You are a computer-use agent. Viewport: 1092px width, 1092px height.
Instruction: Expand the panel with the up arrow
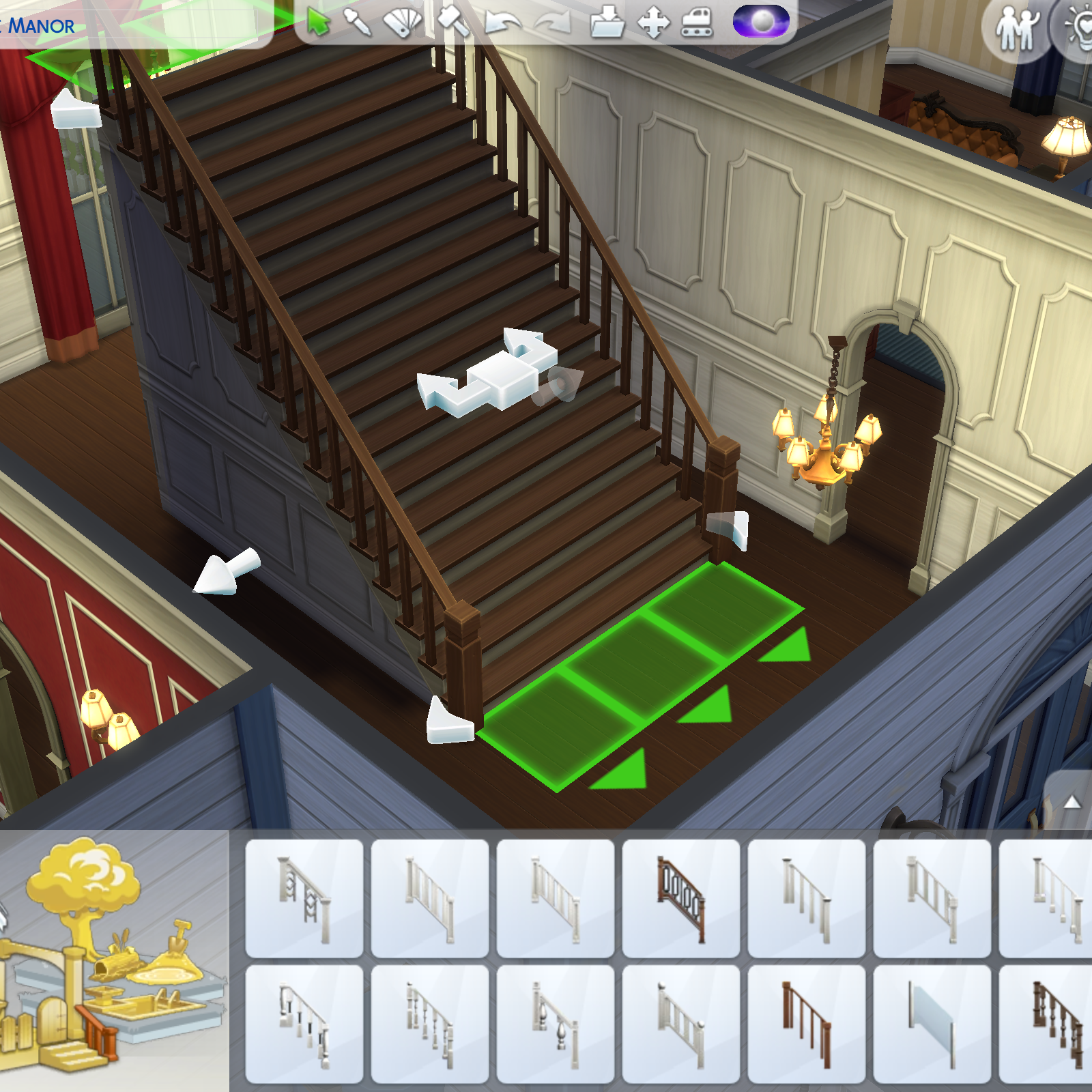coord(1072,802)
